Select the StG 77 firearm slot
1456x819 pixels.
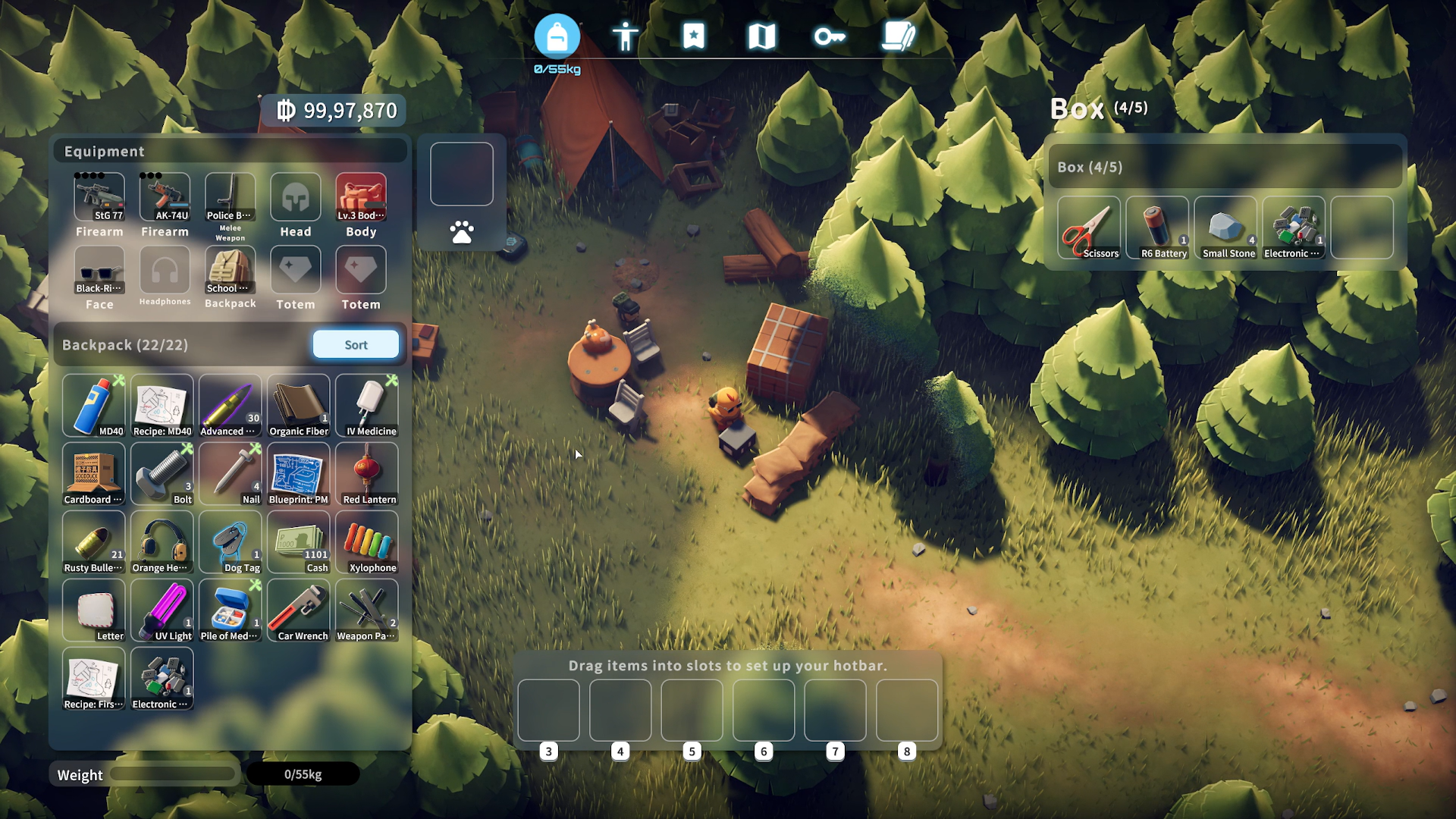99,198
